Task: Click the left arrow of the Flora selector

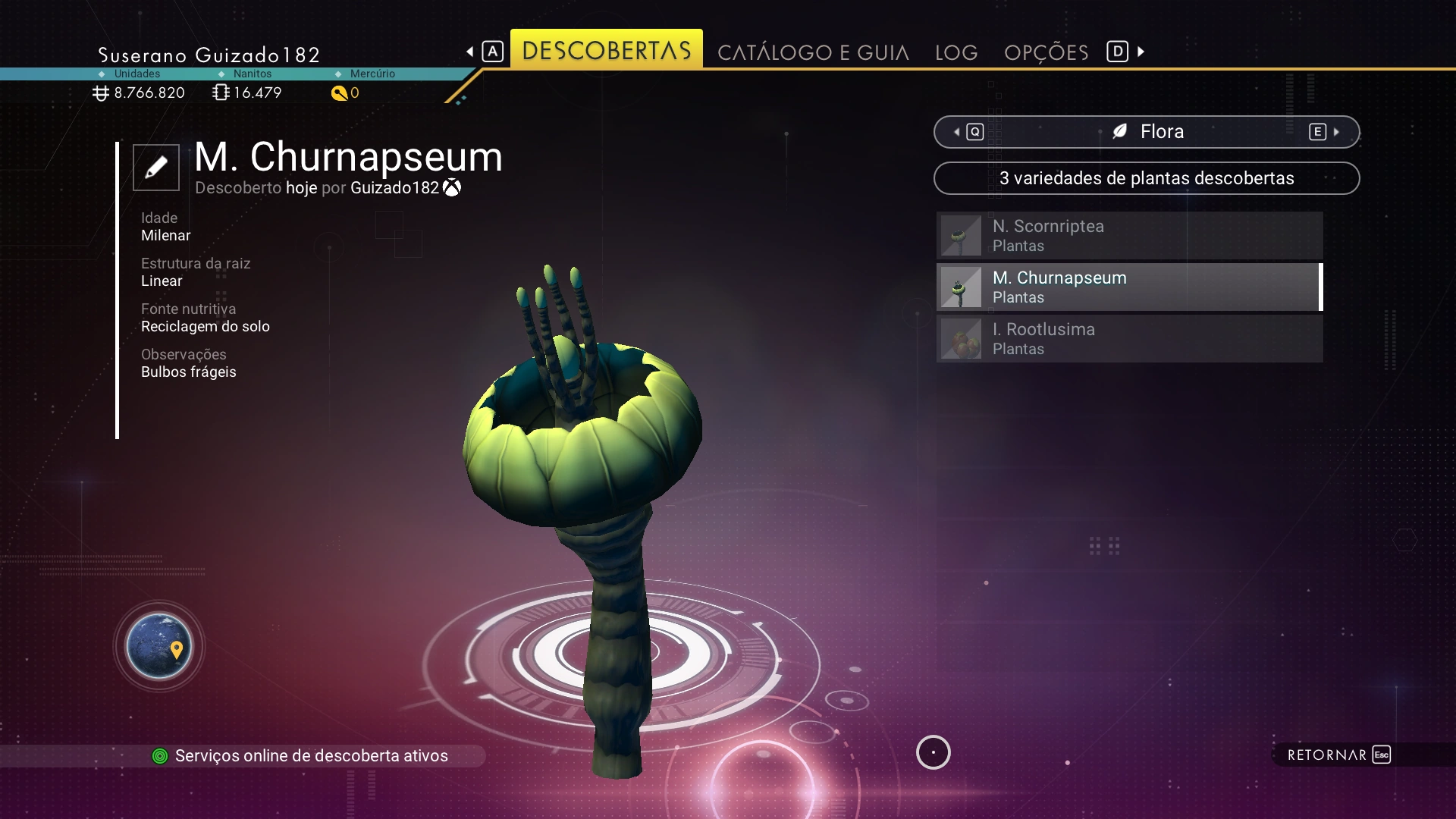Action: click(x=958, y=132)
